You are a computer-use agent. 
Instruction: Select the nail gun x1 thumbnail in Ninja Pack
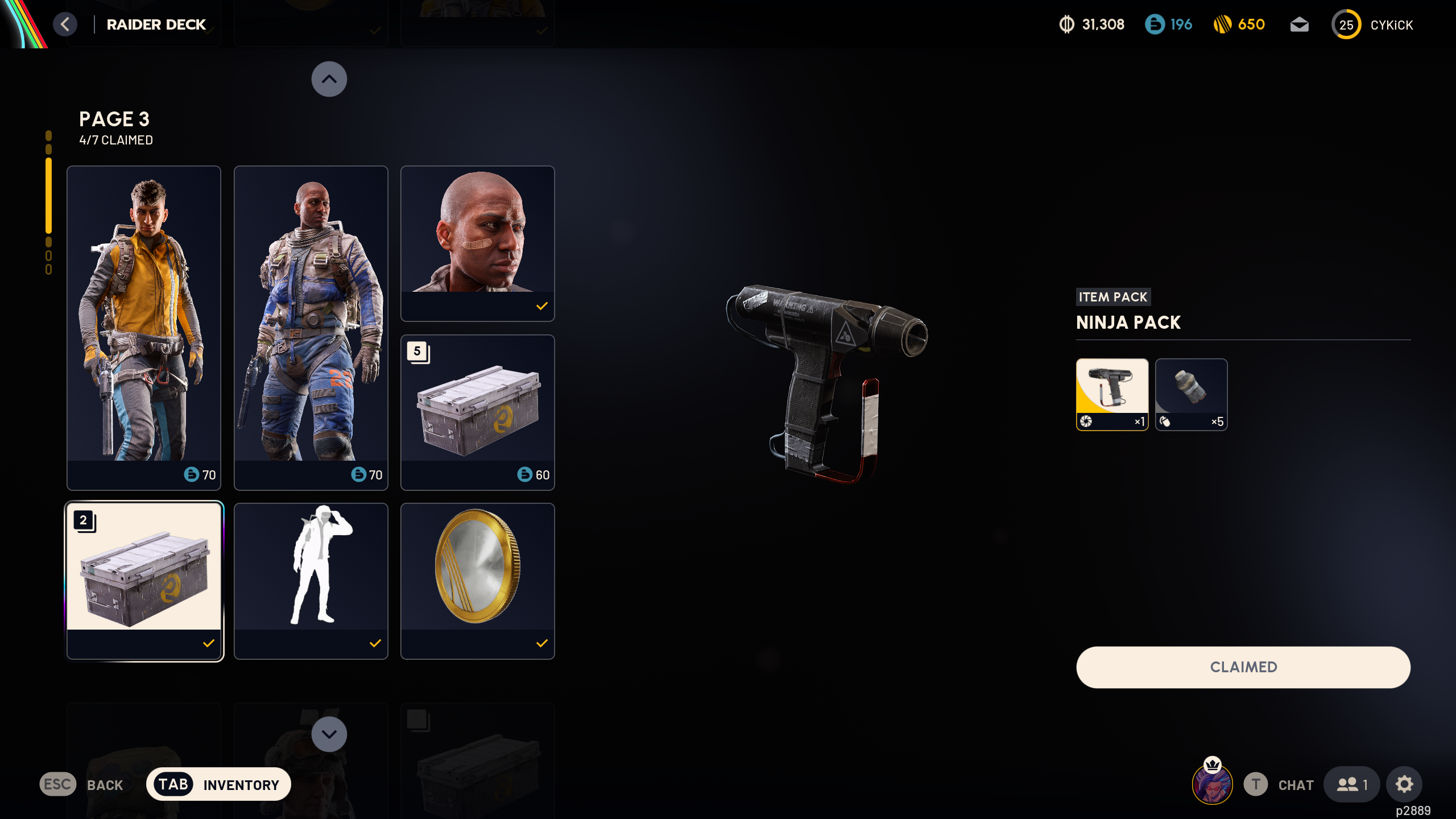coord(1112,394)
